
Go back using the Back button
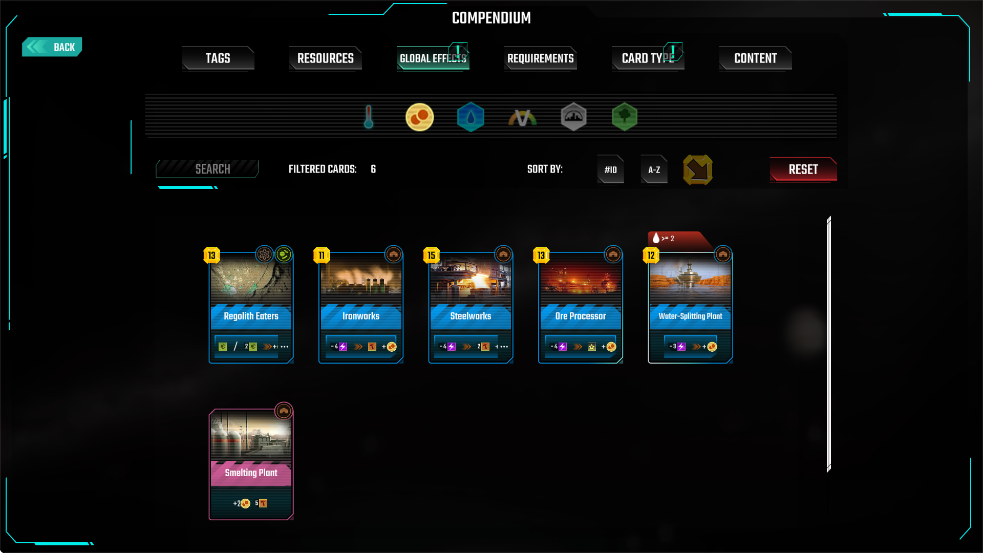point(53,47)
